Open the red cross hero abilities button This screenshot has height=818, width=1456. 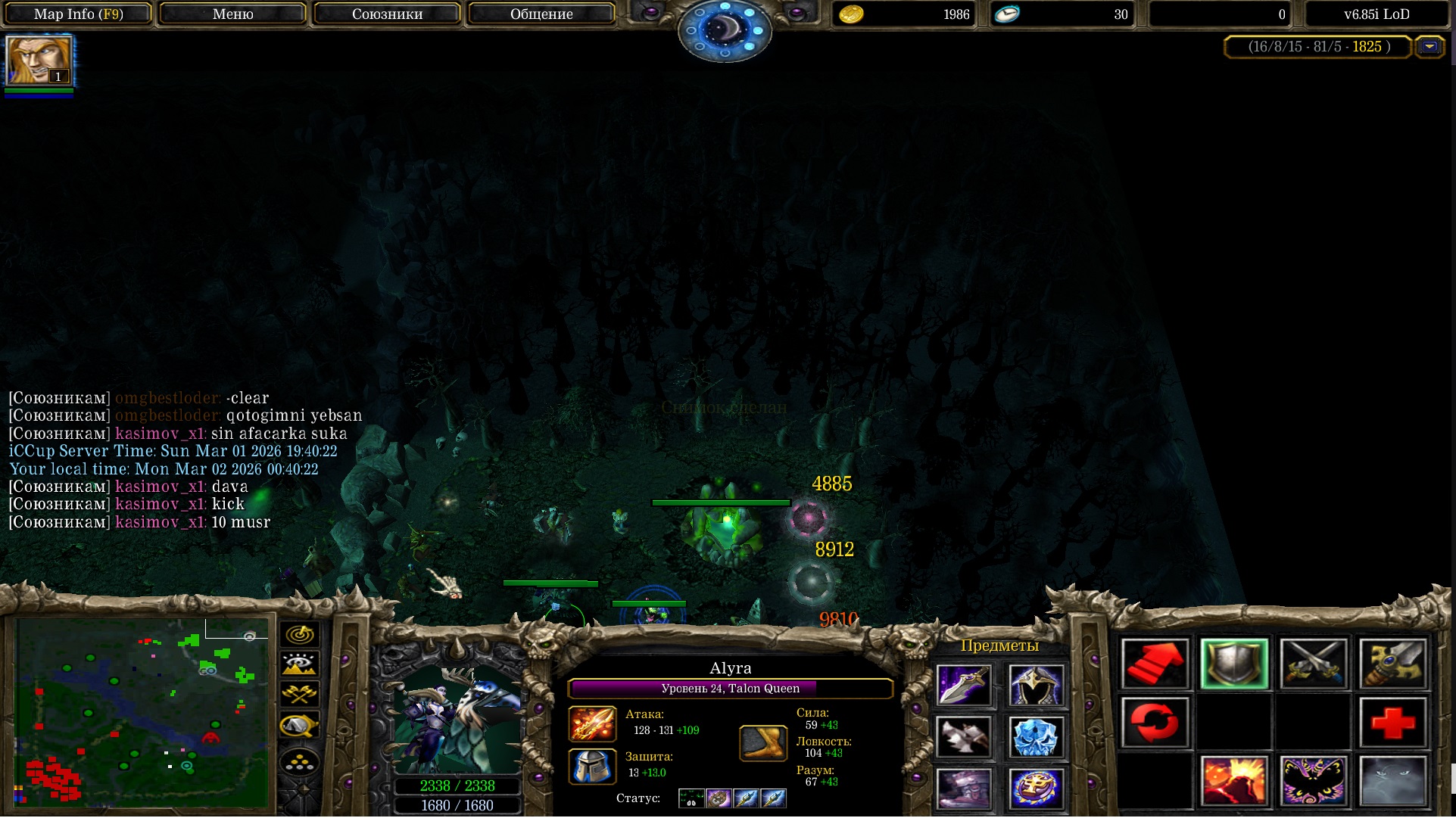[x=1393, y=723]
